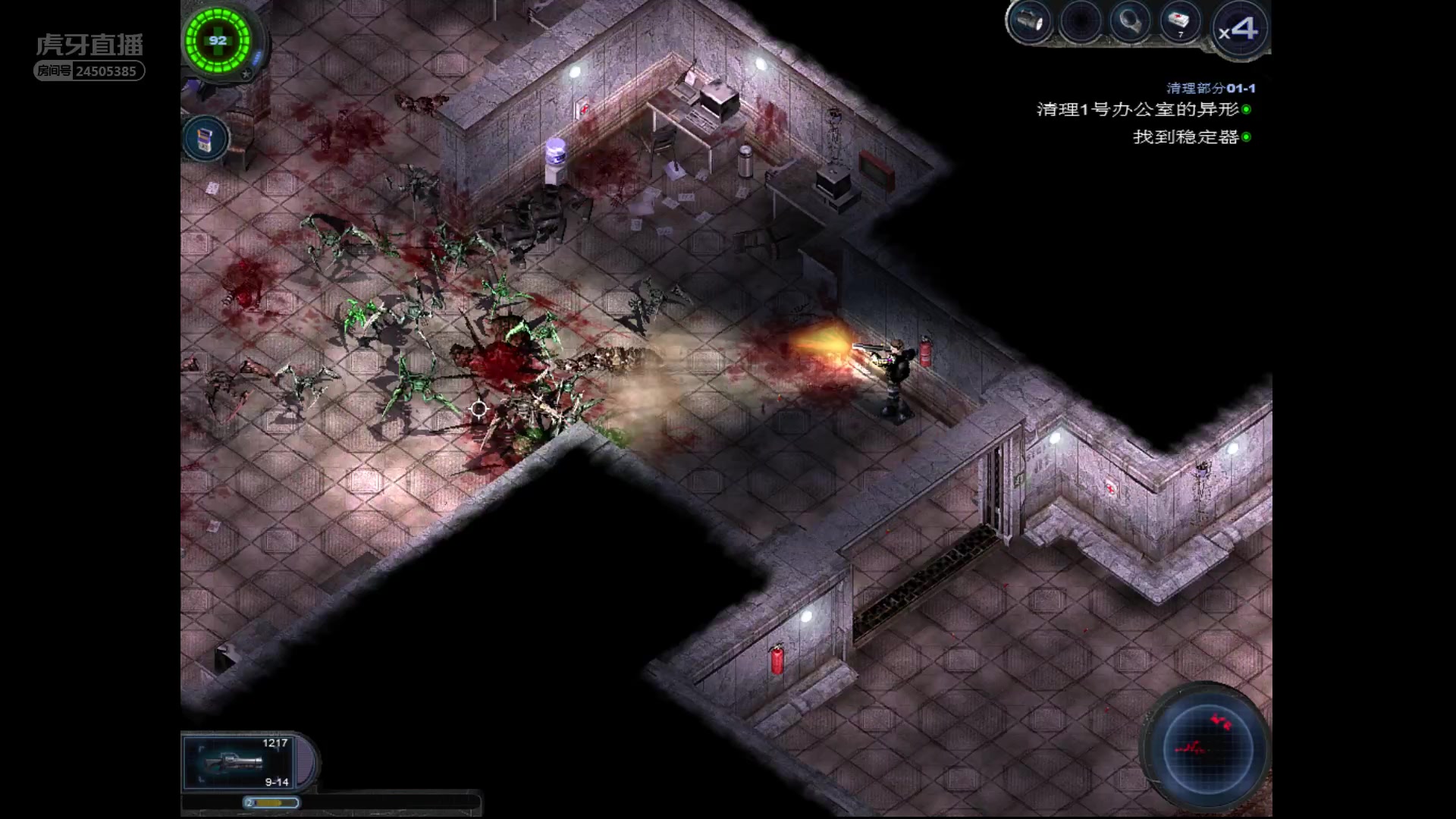Click the 清理1号办公室的异形 objective entry
The width and height of the screenshot is (1456, 819).
point(1137,110)
